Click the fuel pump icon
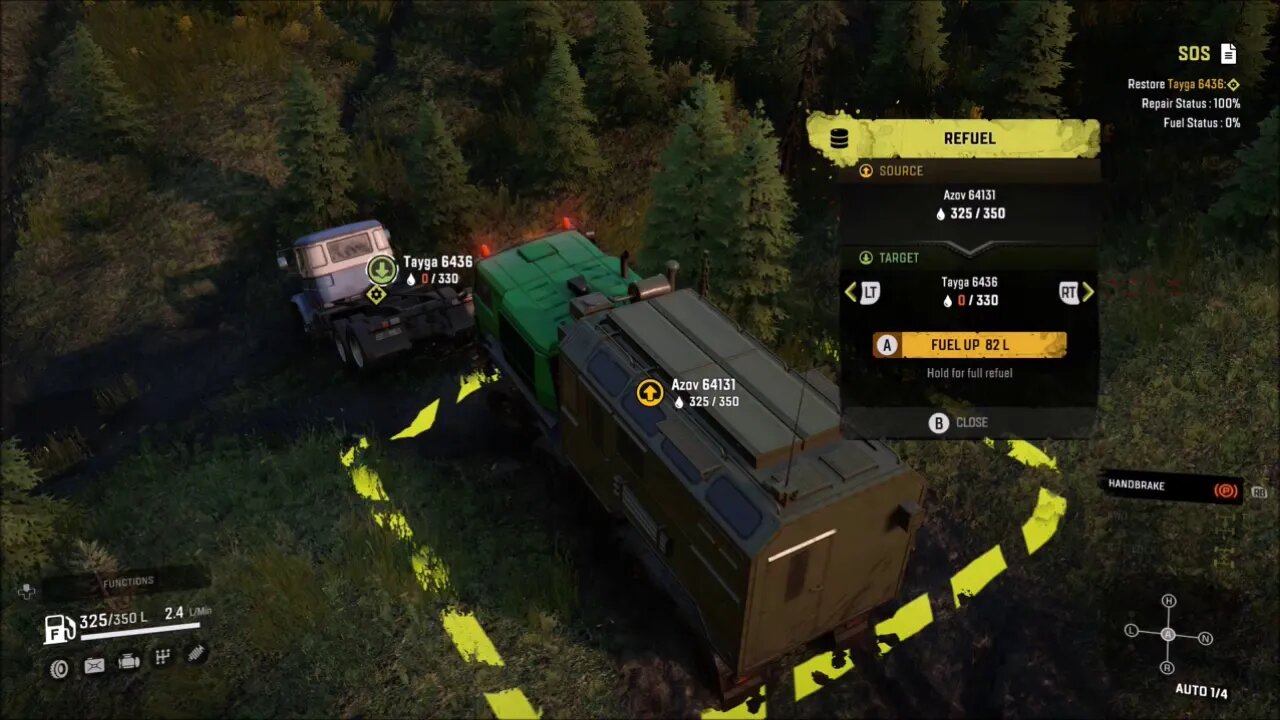This screenshot has height=720, width=1280. [x=60, y=628]
